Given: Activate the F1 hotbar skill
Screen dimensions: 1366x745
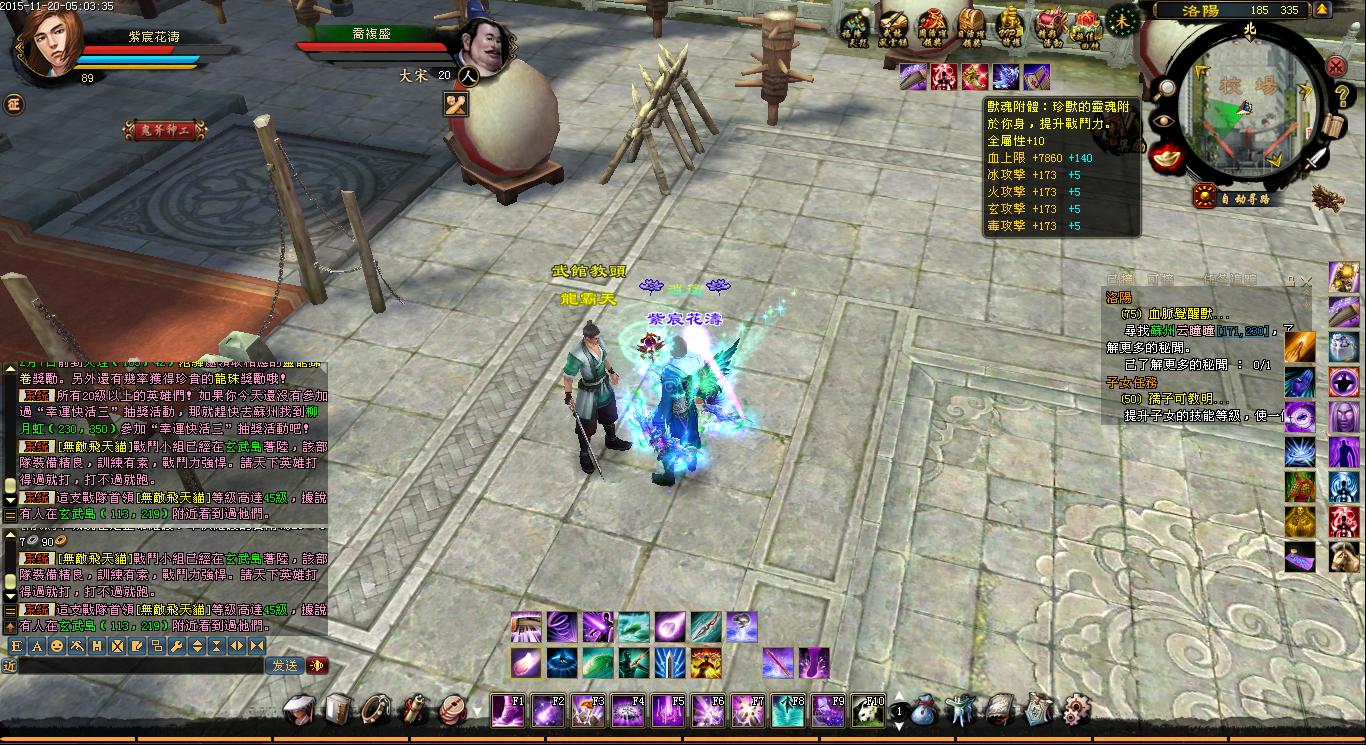Looking at the screenshot, I should (508, 710).
